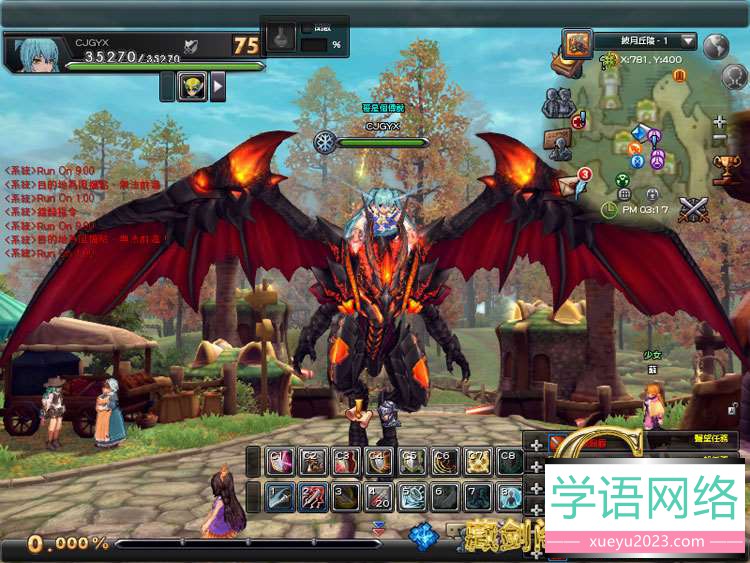Activate the skill in slot C1
750x563 pixels.
(x=280, y=461)
